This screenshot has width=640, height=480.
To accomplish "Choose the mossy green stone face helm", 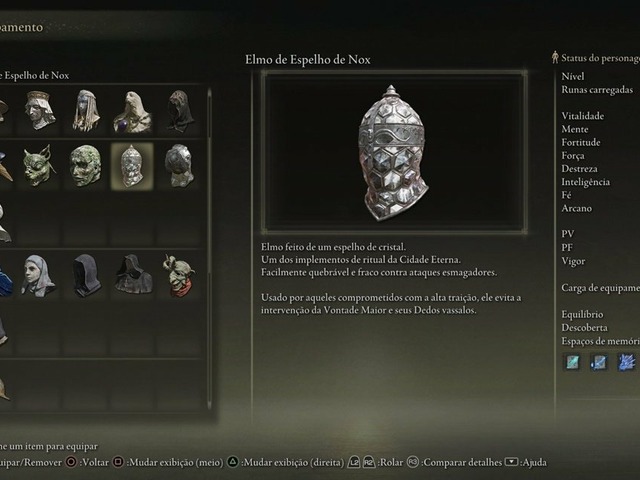I will click(86, 165).
